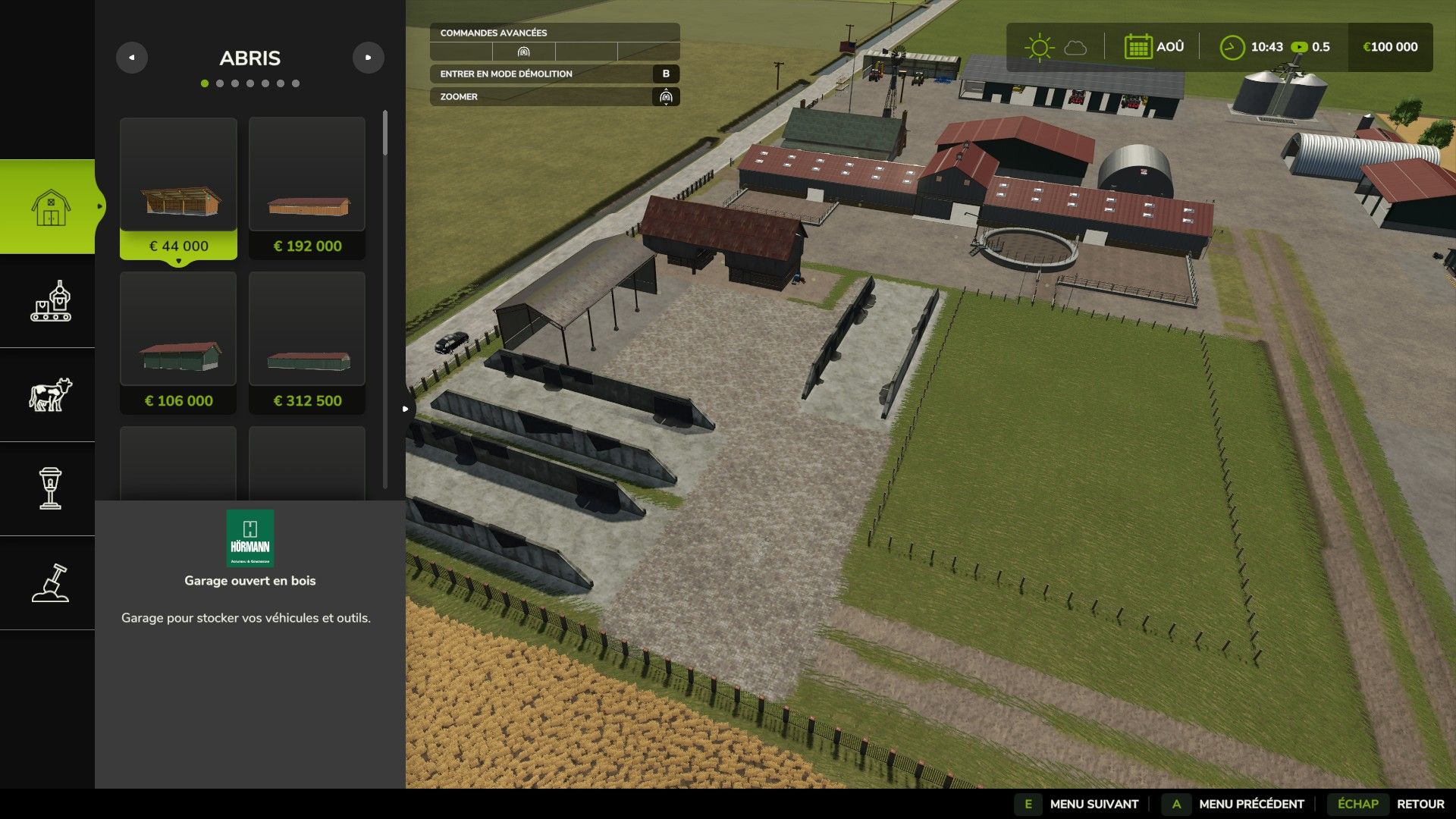Open the cow animals category
The height and width of the screenshot is (819, 1456).
pyautogui.click(x=50, y=395)
